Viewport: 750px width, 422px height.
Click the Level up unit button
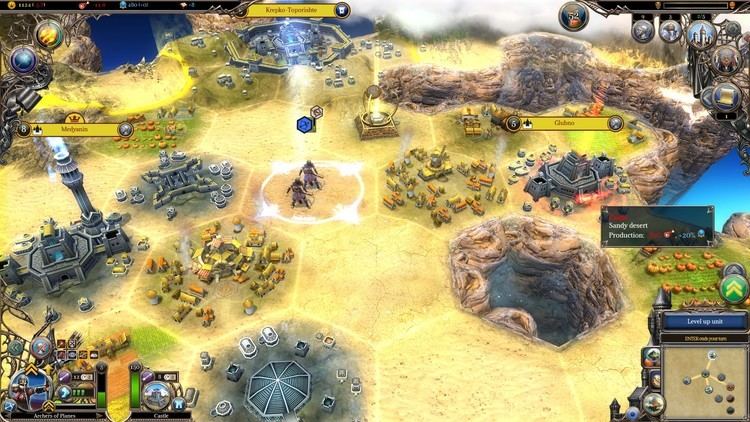[703, 322]
